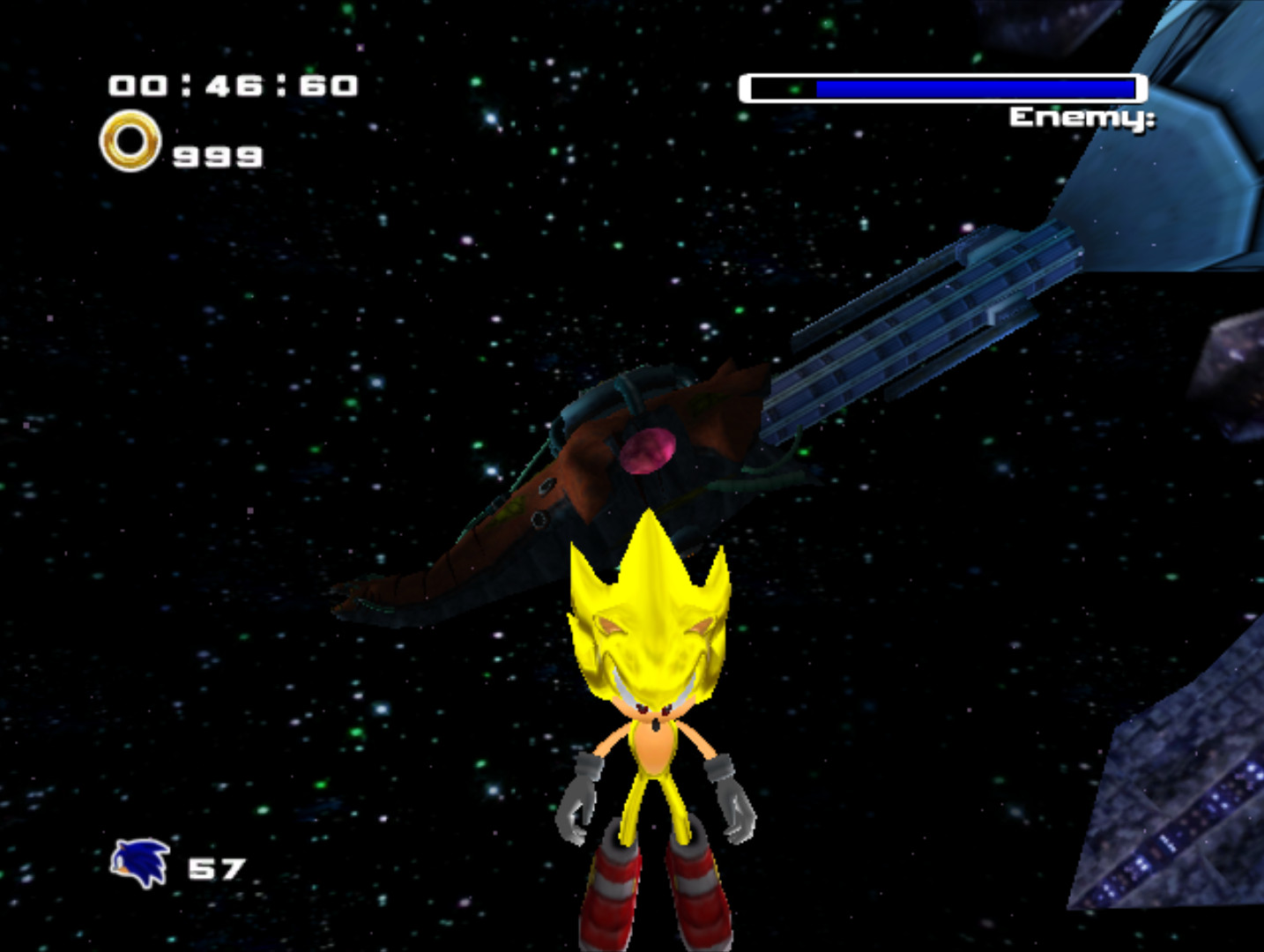Image resolution: width=1264 pixels, height=952 pixels.
Task: Click the pink weak point on the Finalhazard
Action: tap(648, 450)
